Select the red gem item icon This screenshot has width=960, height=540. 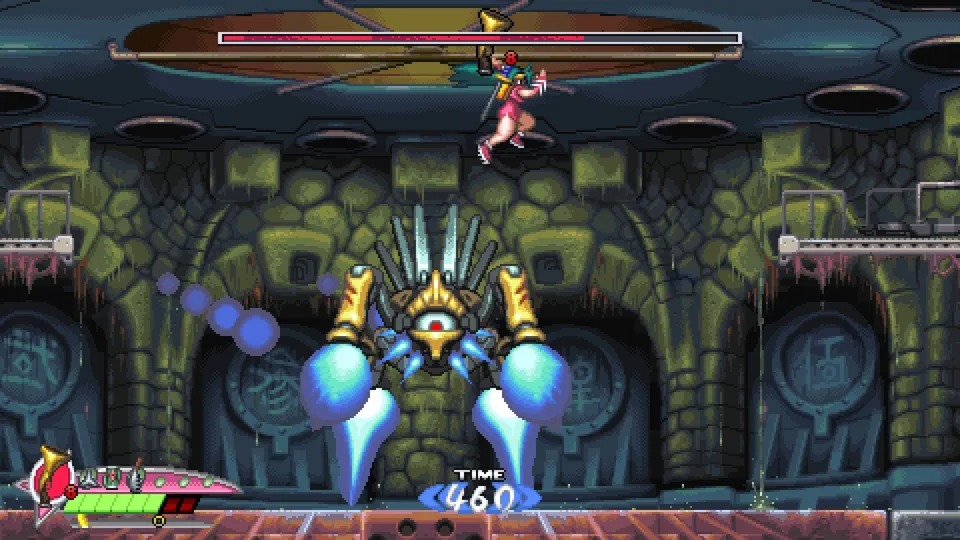click(x=112, y=478)
